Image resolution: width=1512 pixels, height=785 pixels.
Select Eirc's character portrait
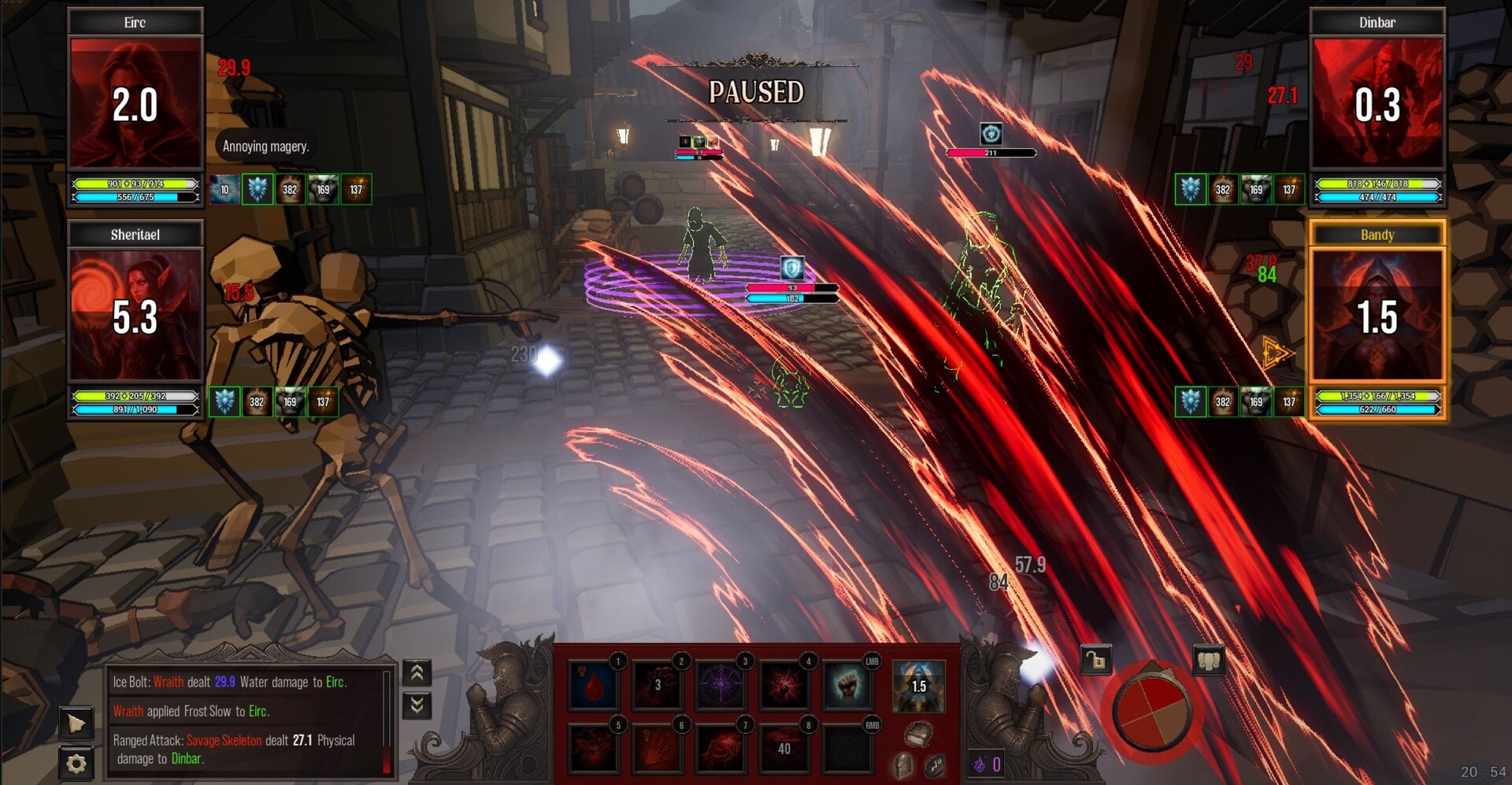pos(135,102)
